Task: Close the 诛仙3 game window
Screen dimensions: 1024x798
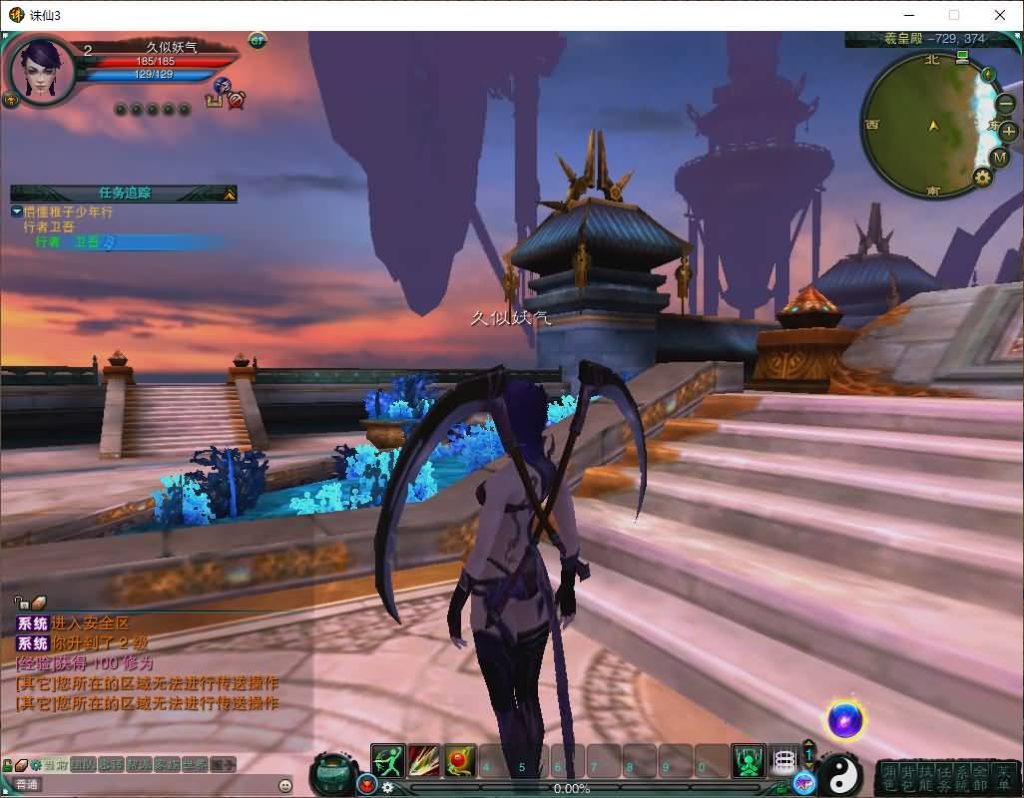Action: [1000, 15]
